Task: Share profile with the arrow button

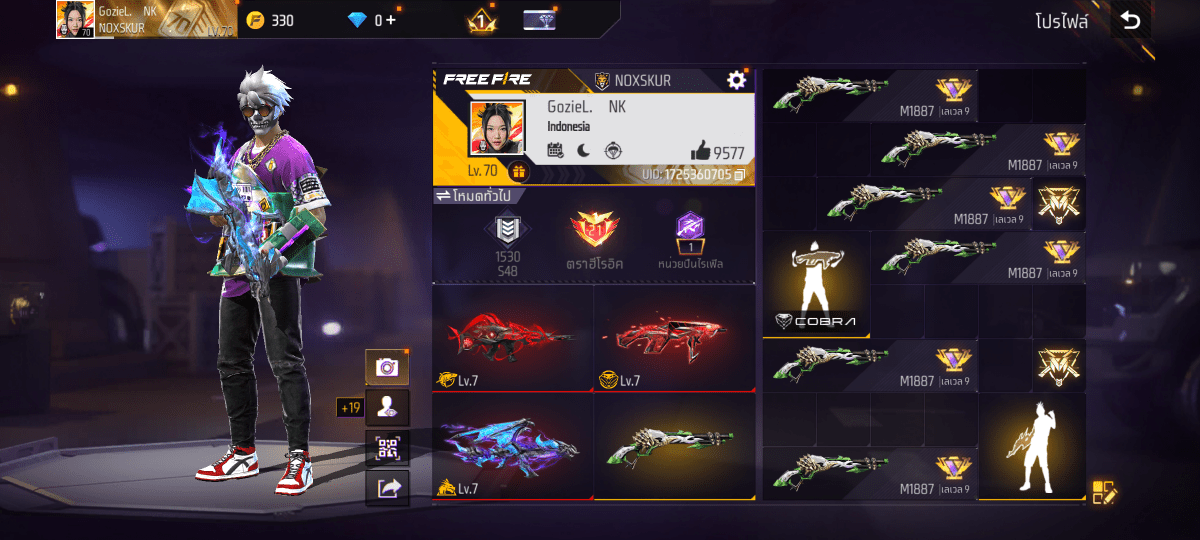Action: coord(387,487)
